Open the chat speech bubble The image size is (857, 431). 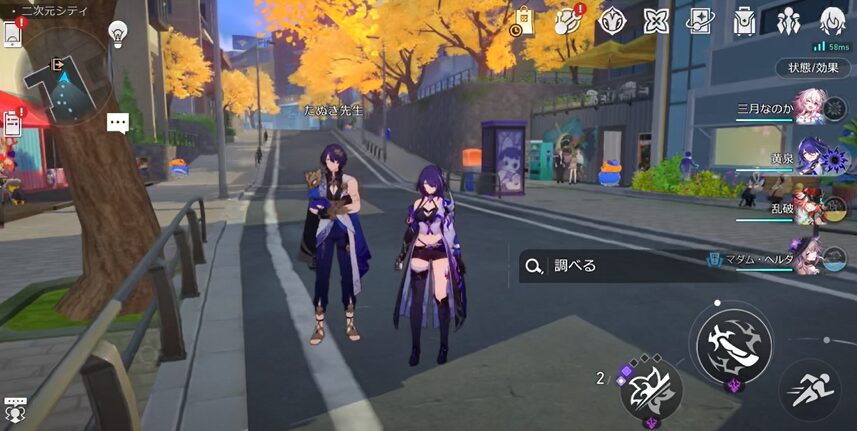(x=118, y=123)
